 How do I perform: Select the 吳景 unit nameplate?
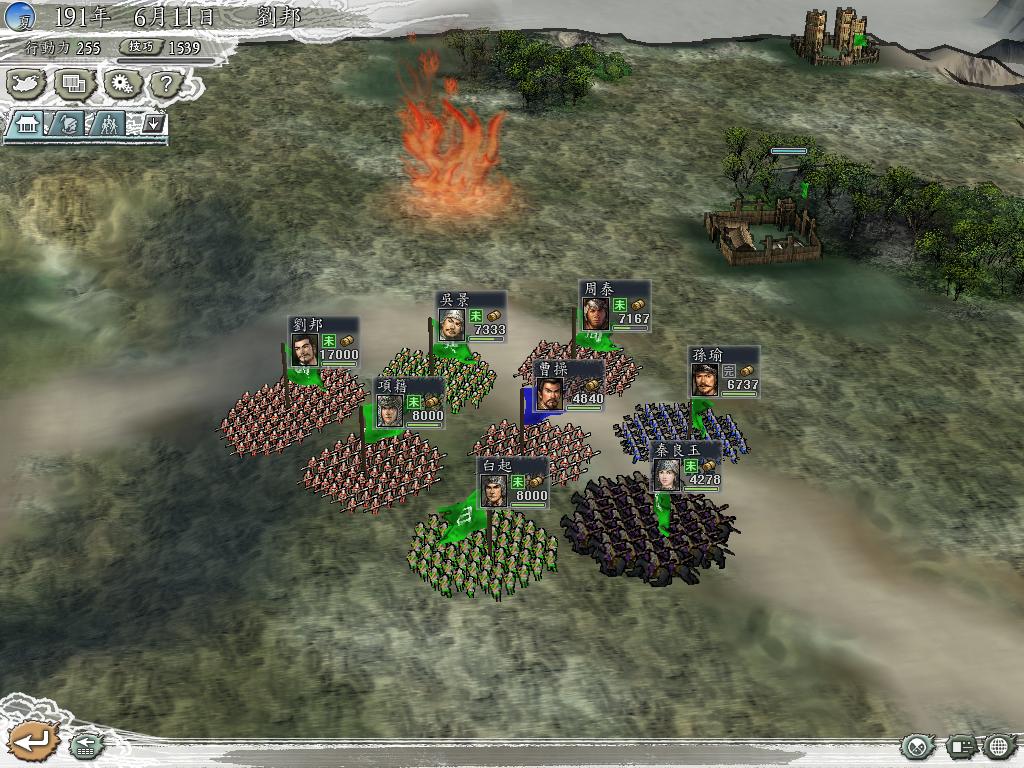pos(471,317)
